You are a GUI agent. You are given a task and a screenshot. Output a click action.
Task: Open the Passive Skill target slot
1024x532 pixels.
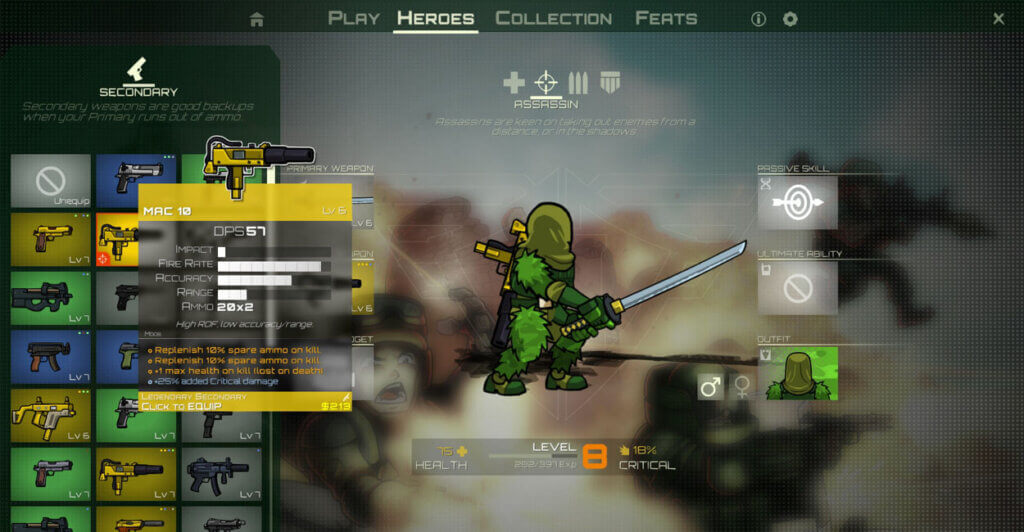[797, 203]
